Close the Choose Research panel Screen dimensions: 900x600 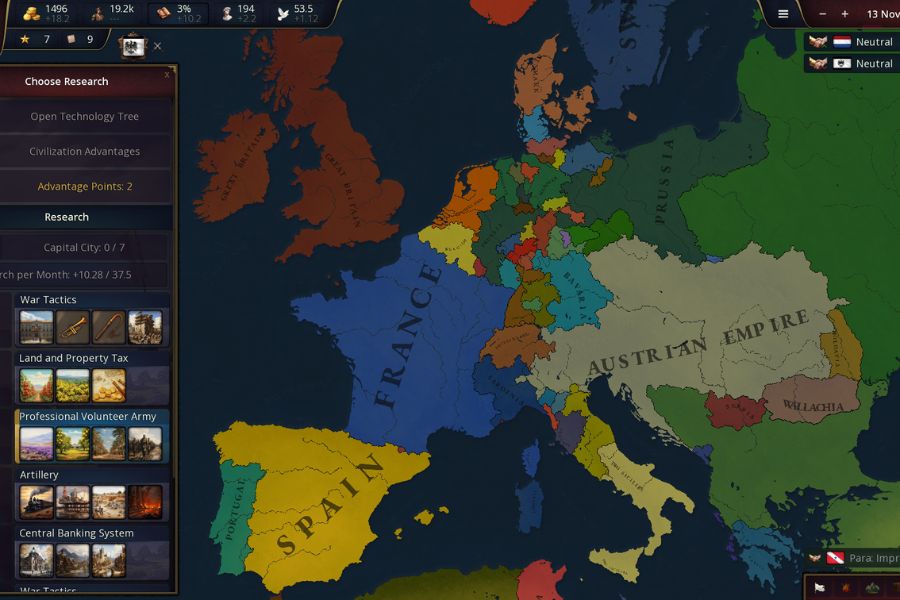click(167, 74)
